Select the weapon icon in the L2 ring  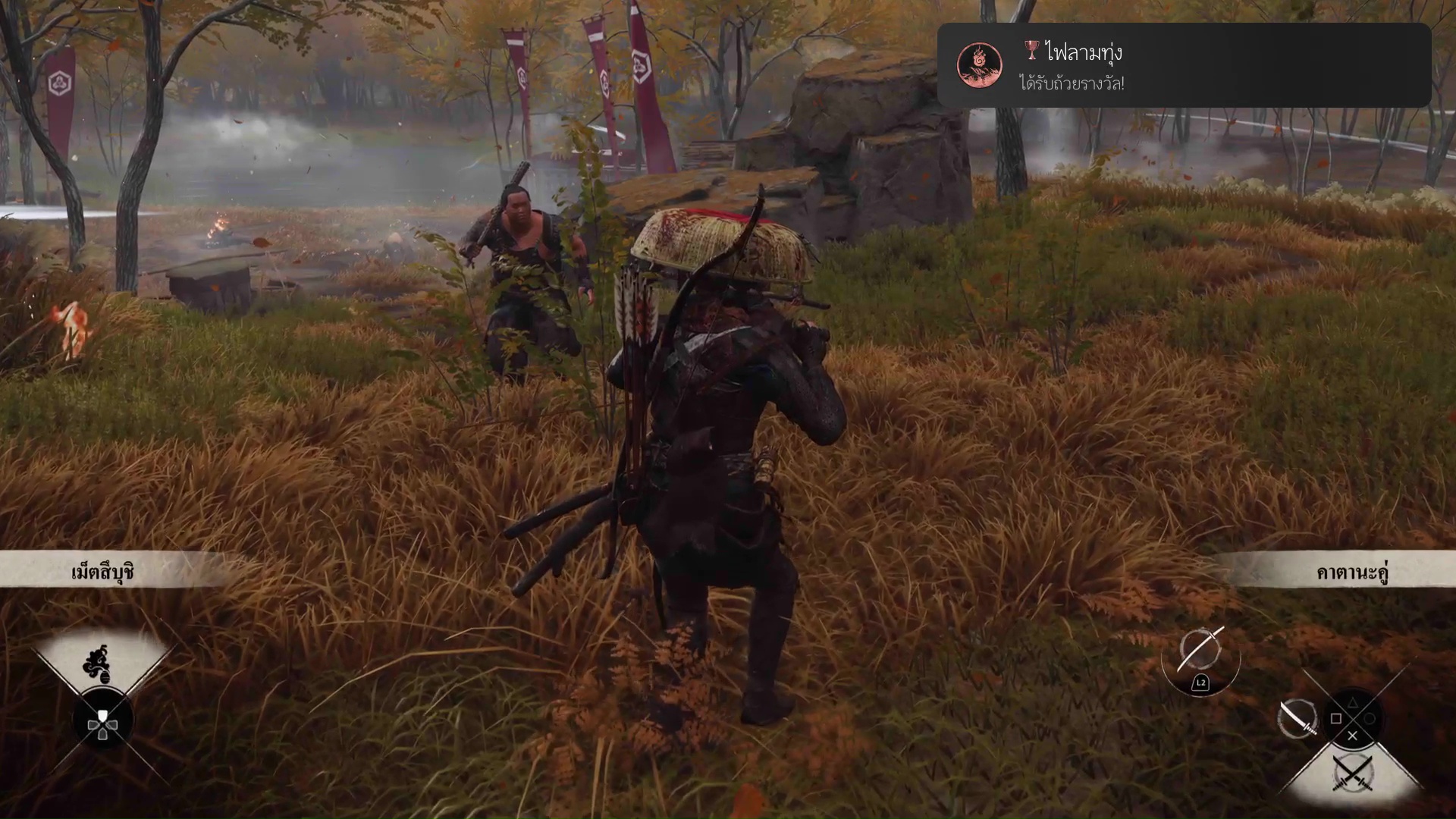pos(1200,651)
